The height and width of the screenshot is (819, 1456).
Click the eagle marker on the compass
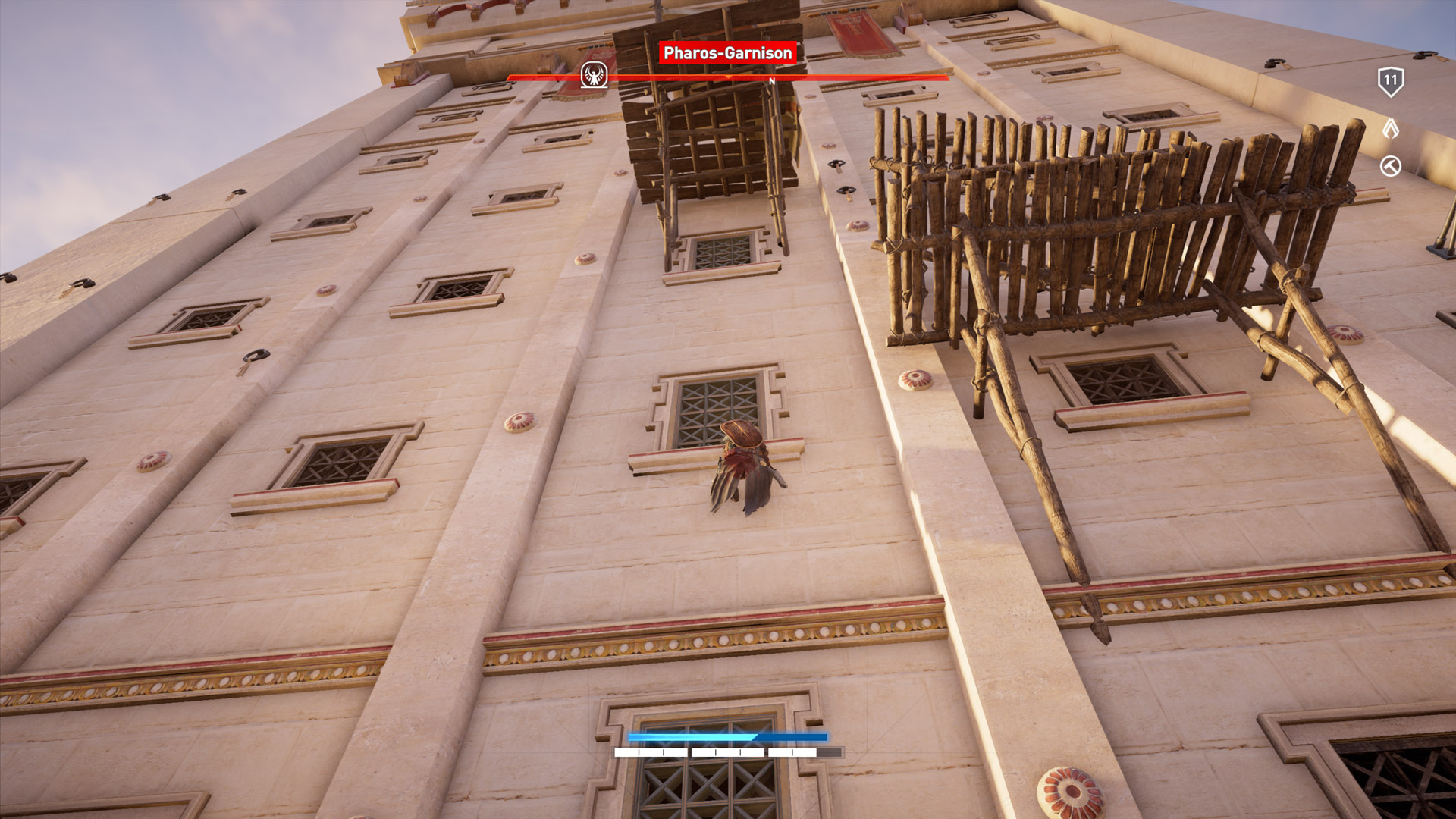595,75
